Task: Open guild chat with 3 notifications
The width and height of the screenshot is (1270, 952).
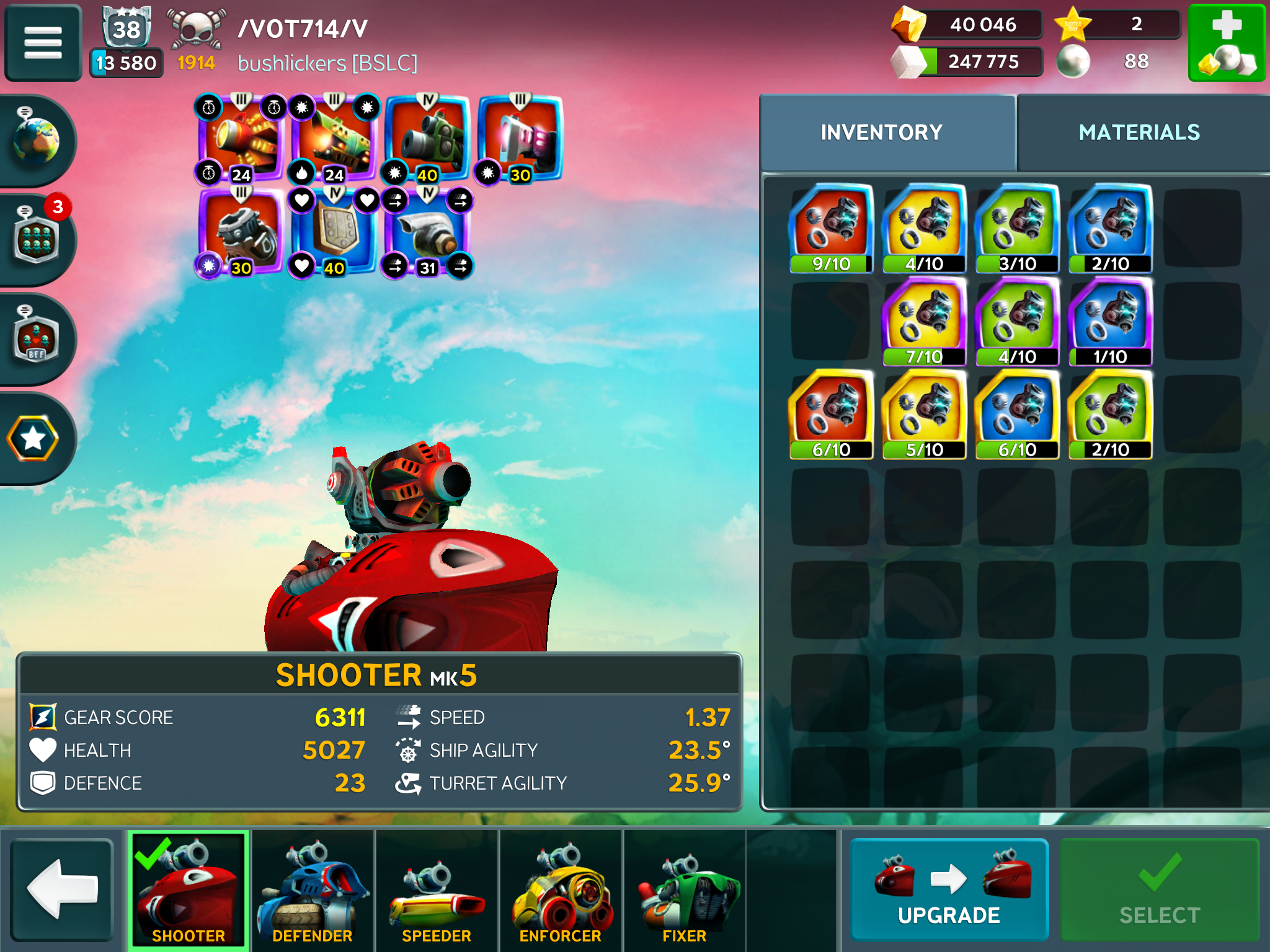Action: [36, 239]
